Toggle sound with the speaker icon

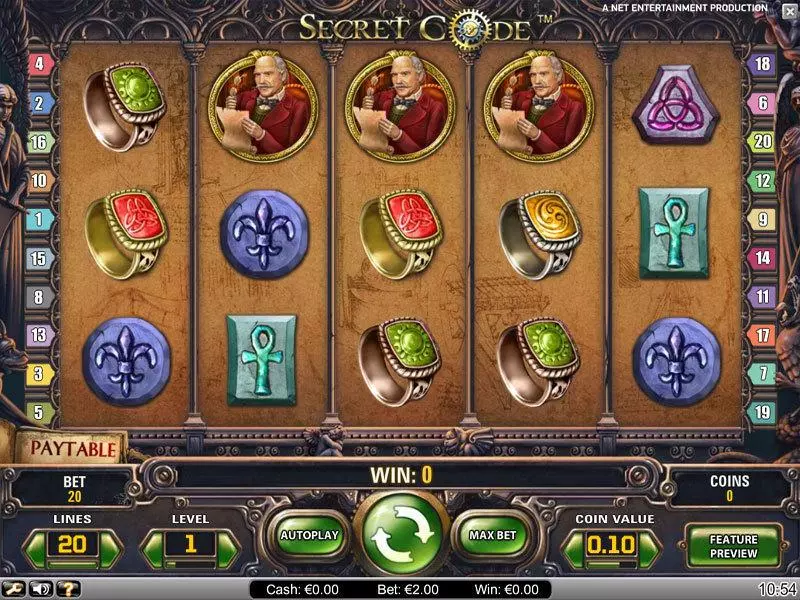point(42,589)
